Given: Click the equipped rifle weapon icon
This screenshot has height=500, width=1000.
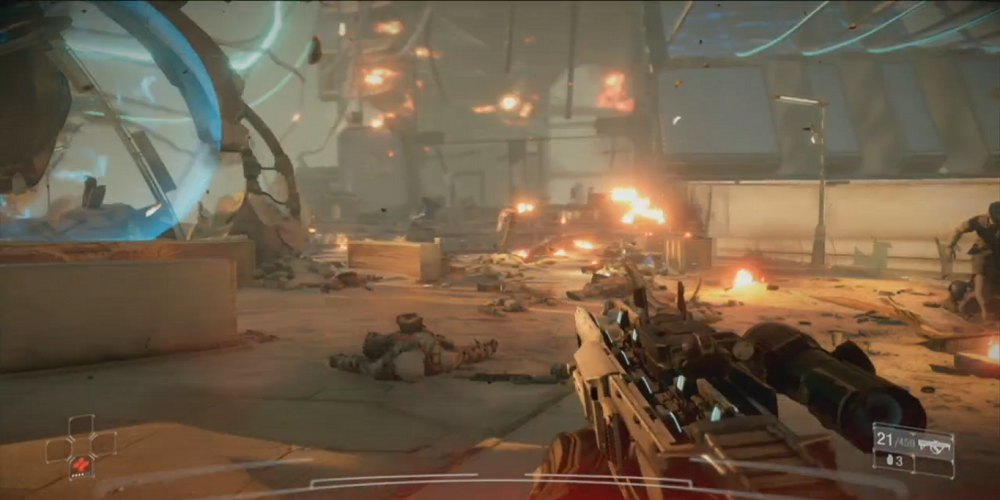Looking at the screenshot, I should click(x=933, y=446).
